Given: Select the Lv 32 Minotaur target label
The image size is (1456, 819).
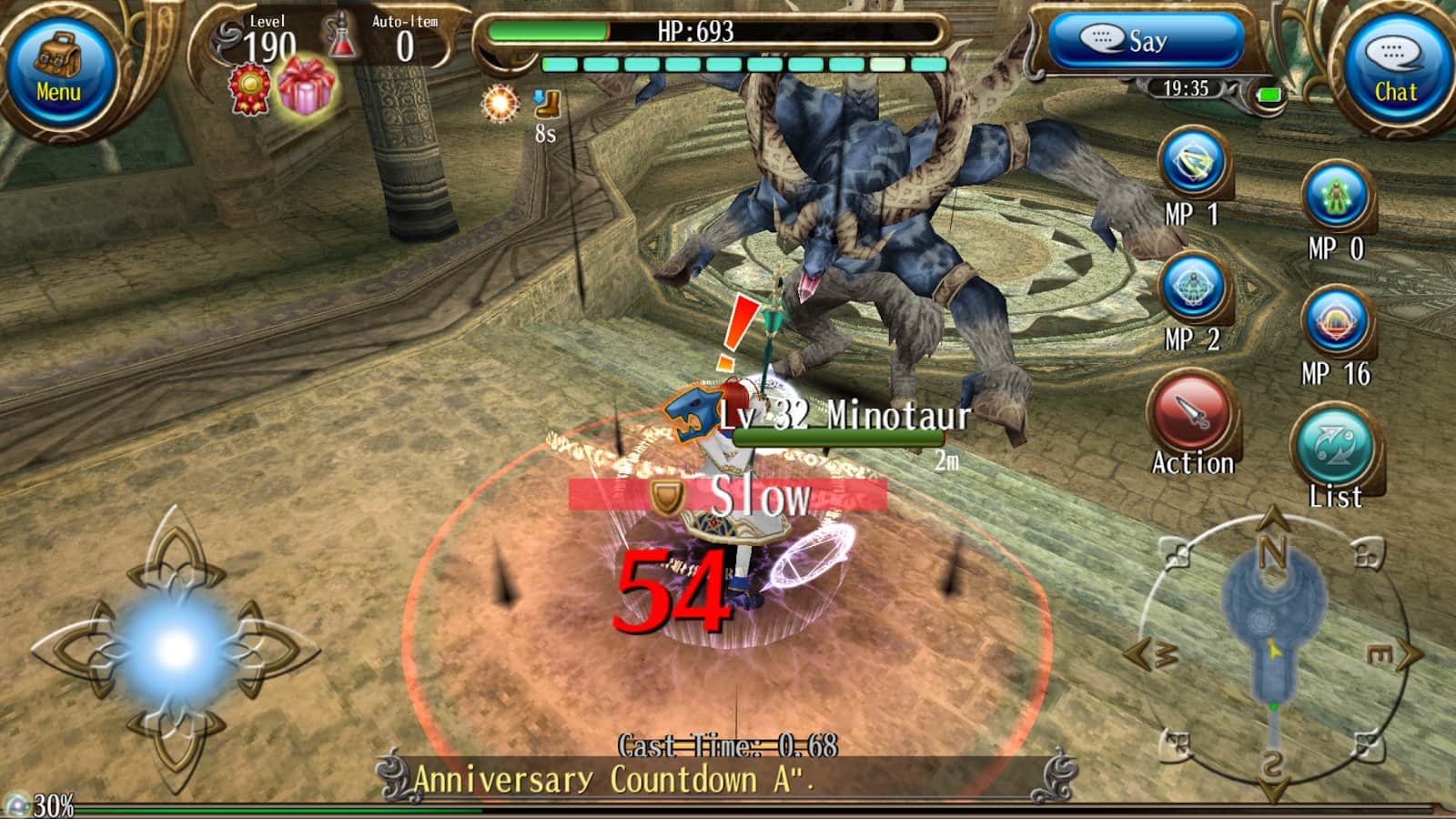Looking at the screenshot, I should (844, 417).
